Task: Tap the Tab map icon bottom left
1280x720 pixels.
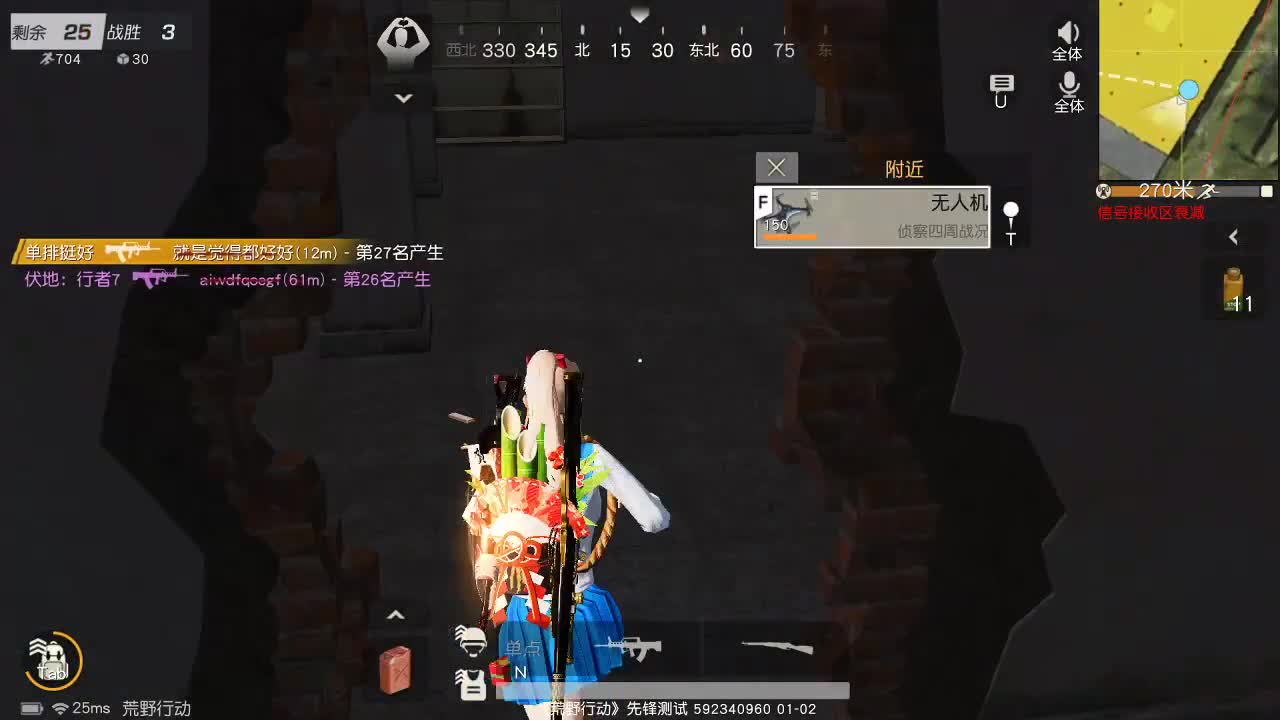Action: [52, 660]
